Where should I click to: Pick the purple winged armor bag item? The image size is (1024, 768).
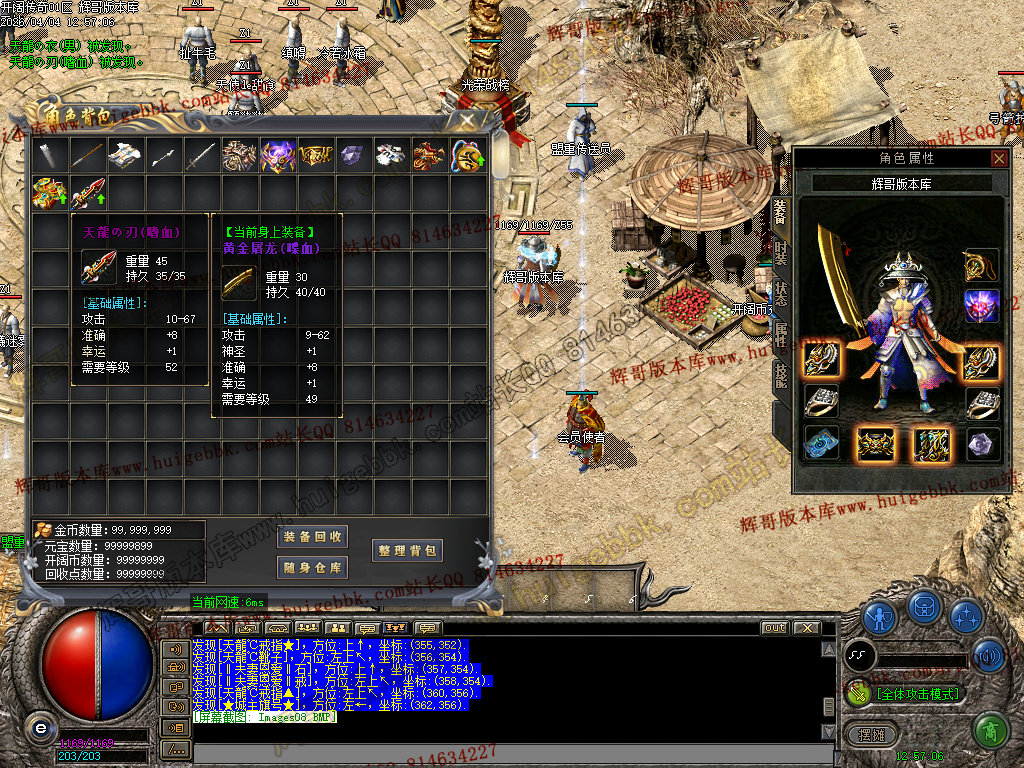(x=277, y=155)
